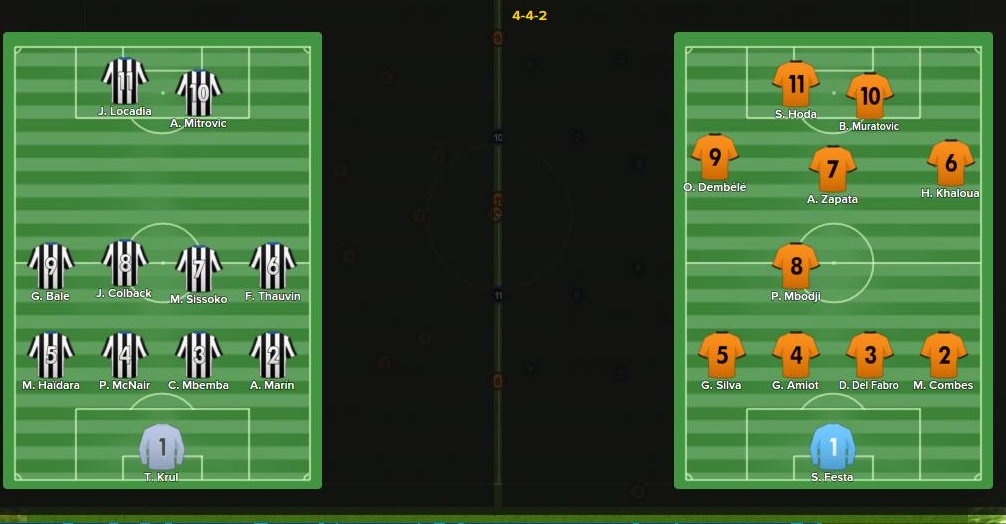
Task: Choose B. Muratovic's orange number 10 shirt
Action: pyautogui.click(x=869, y=97)
